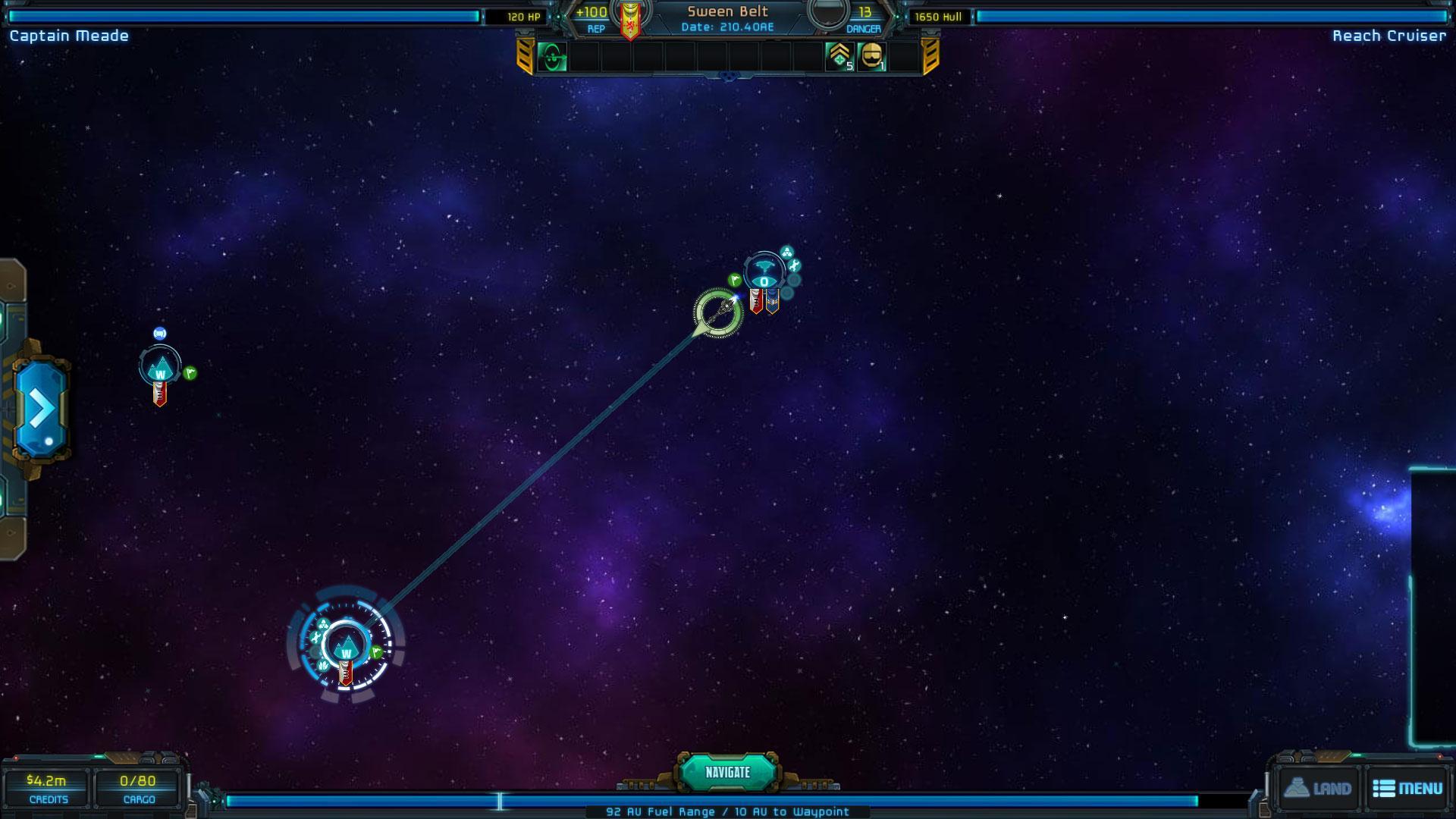The image size is (1456, 819).
Task: Select the repair wrench icon near the W planet
Action: (315, 639)
